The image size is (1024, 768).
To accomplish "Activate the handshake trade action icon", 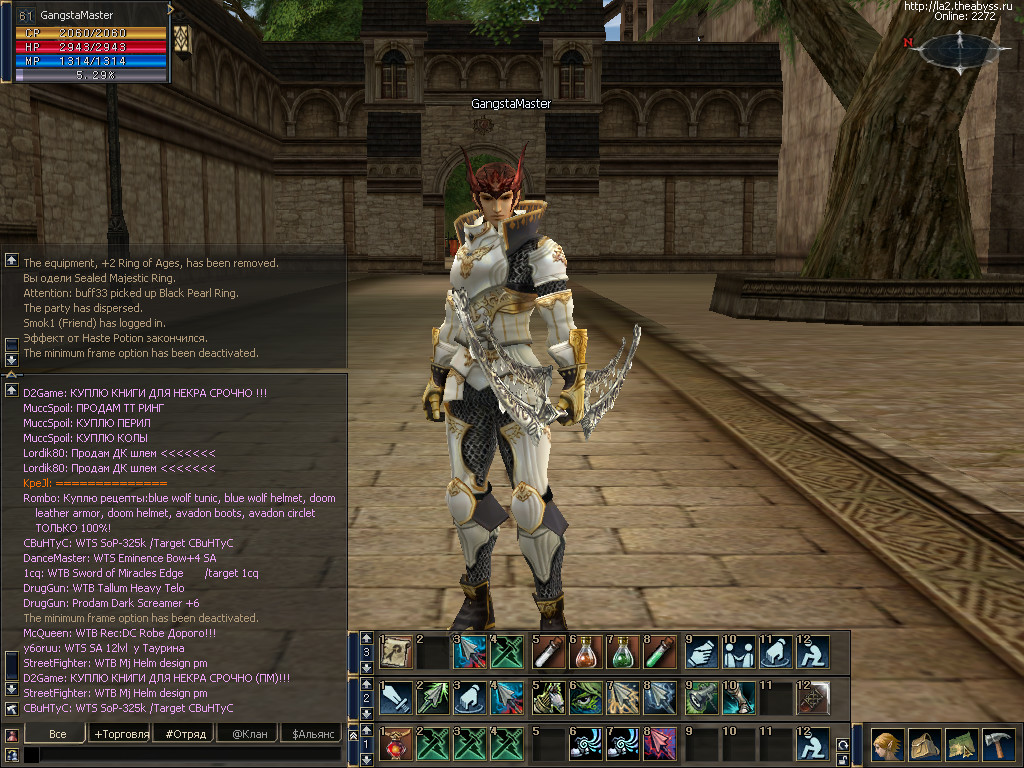I will click(701, 652).
